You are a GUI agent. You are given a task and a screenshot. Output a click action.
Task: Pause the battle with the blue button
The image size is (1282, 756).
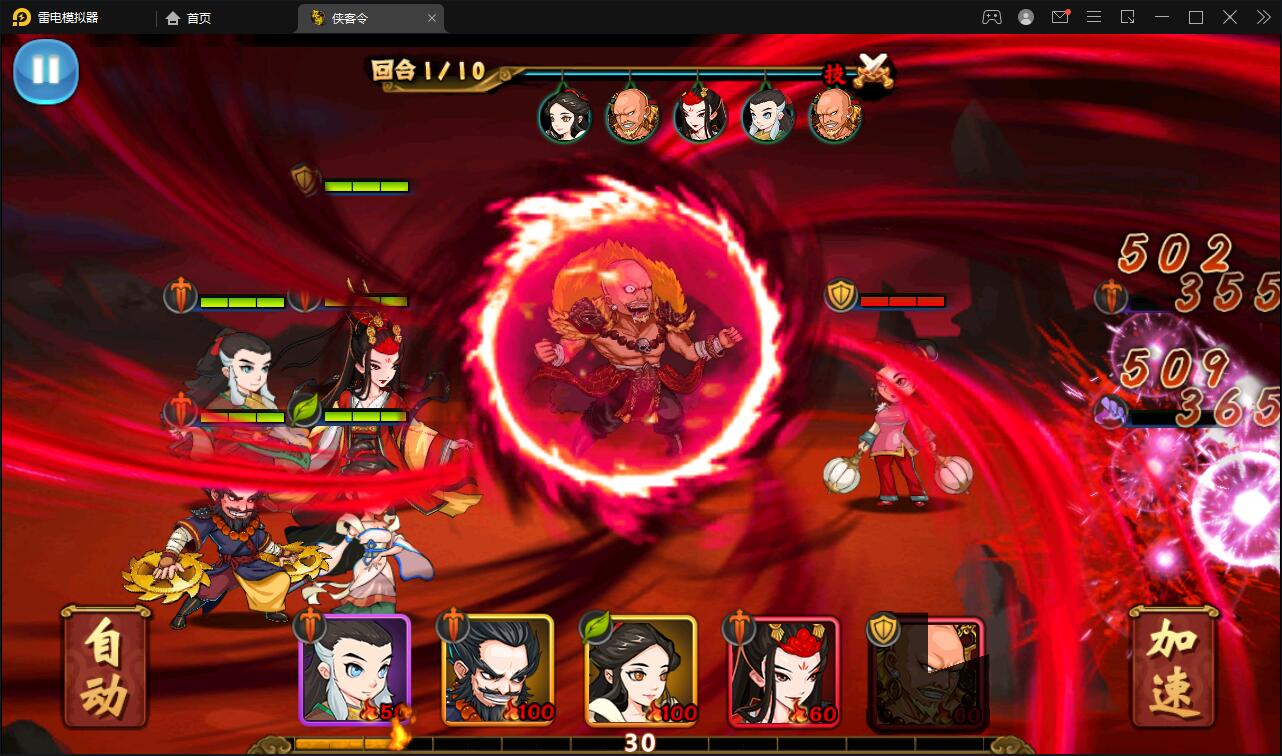point(46,71)
